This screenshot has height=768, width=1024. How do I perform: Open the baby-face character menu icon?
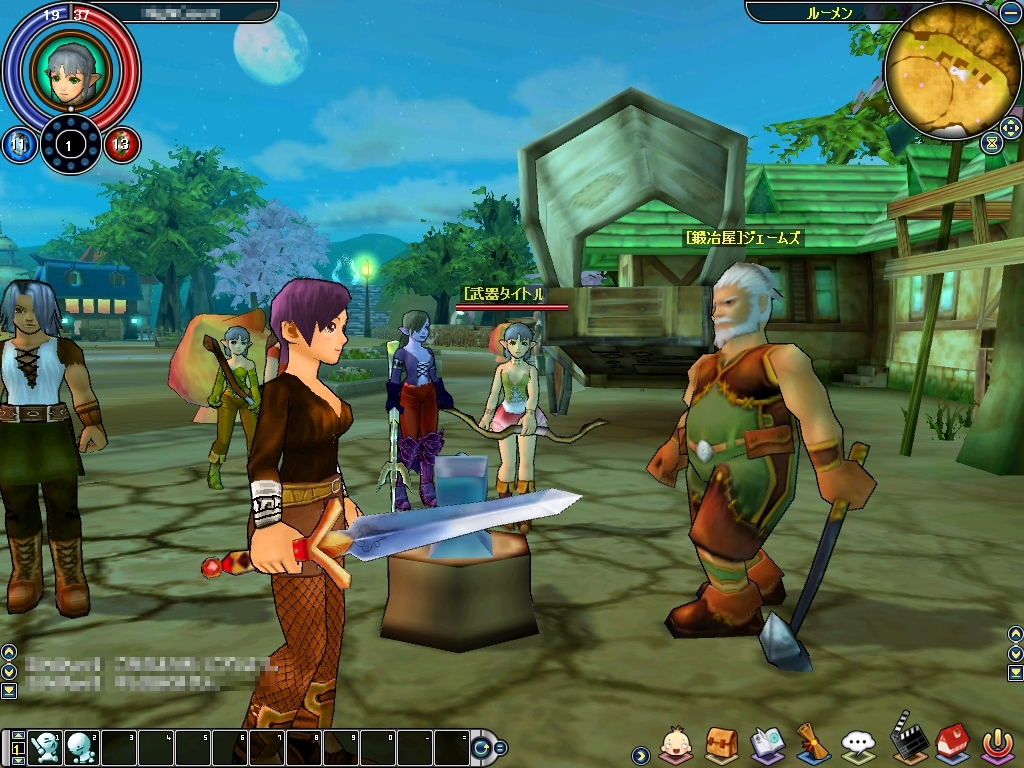[x=675, y=743]
